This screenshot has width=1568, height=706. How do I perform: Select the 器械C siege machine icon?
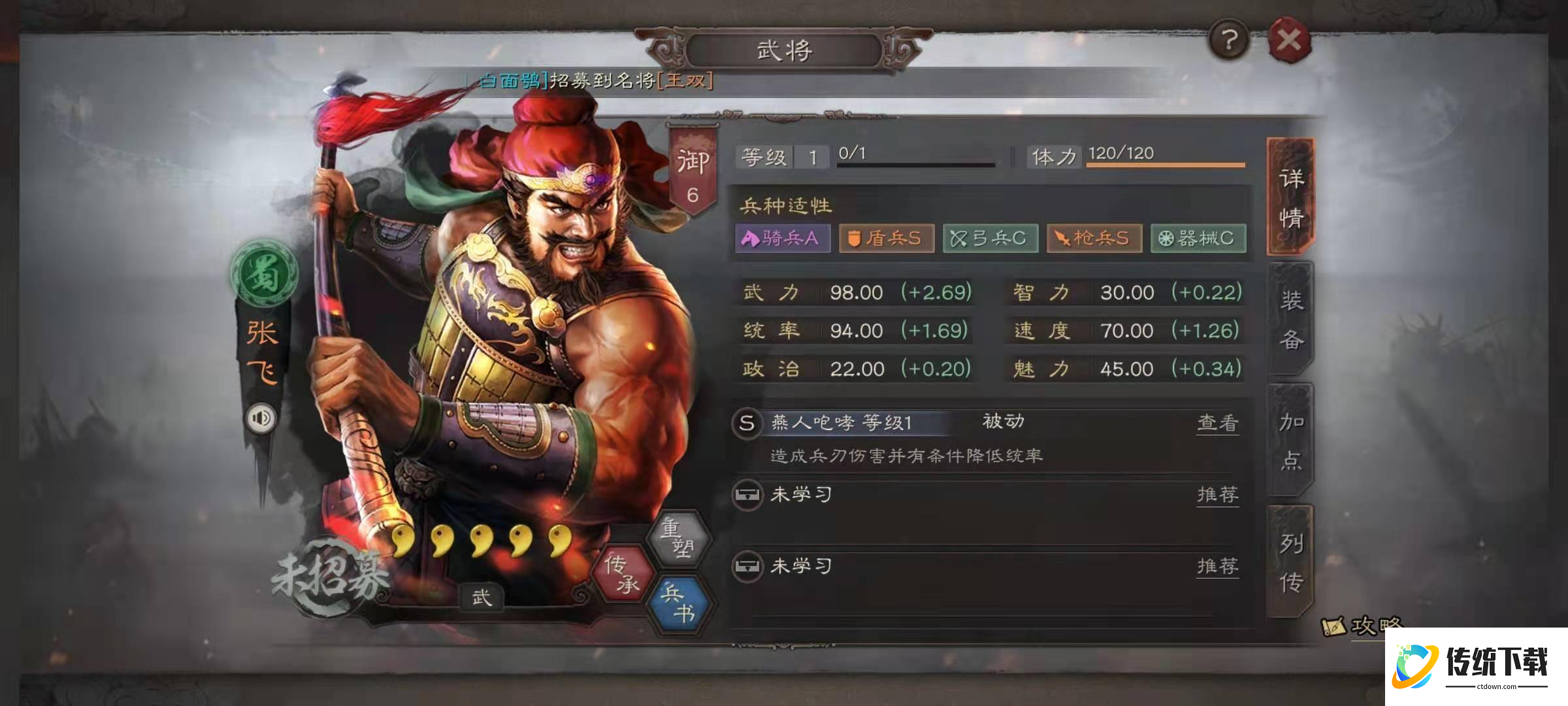pos(1199,239)
